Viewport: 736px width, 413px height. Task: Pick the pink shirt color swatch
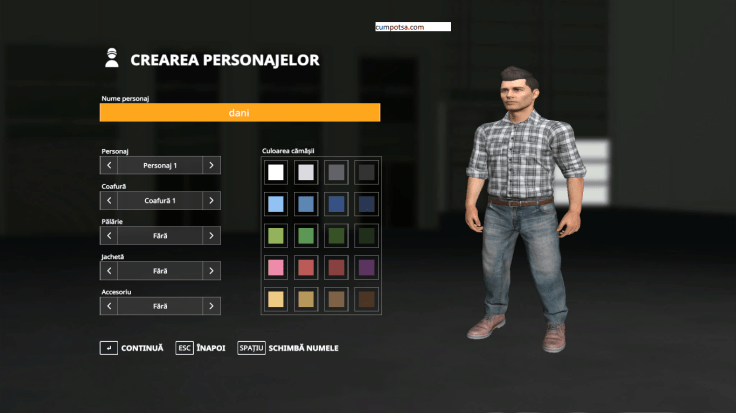(x=276, y=267)
